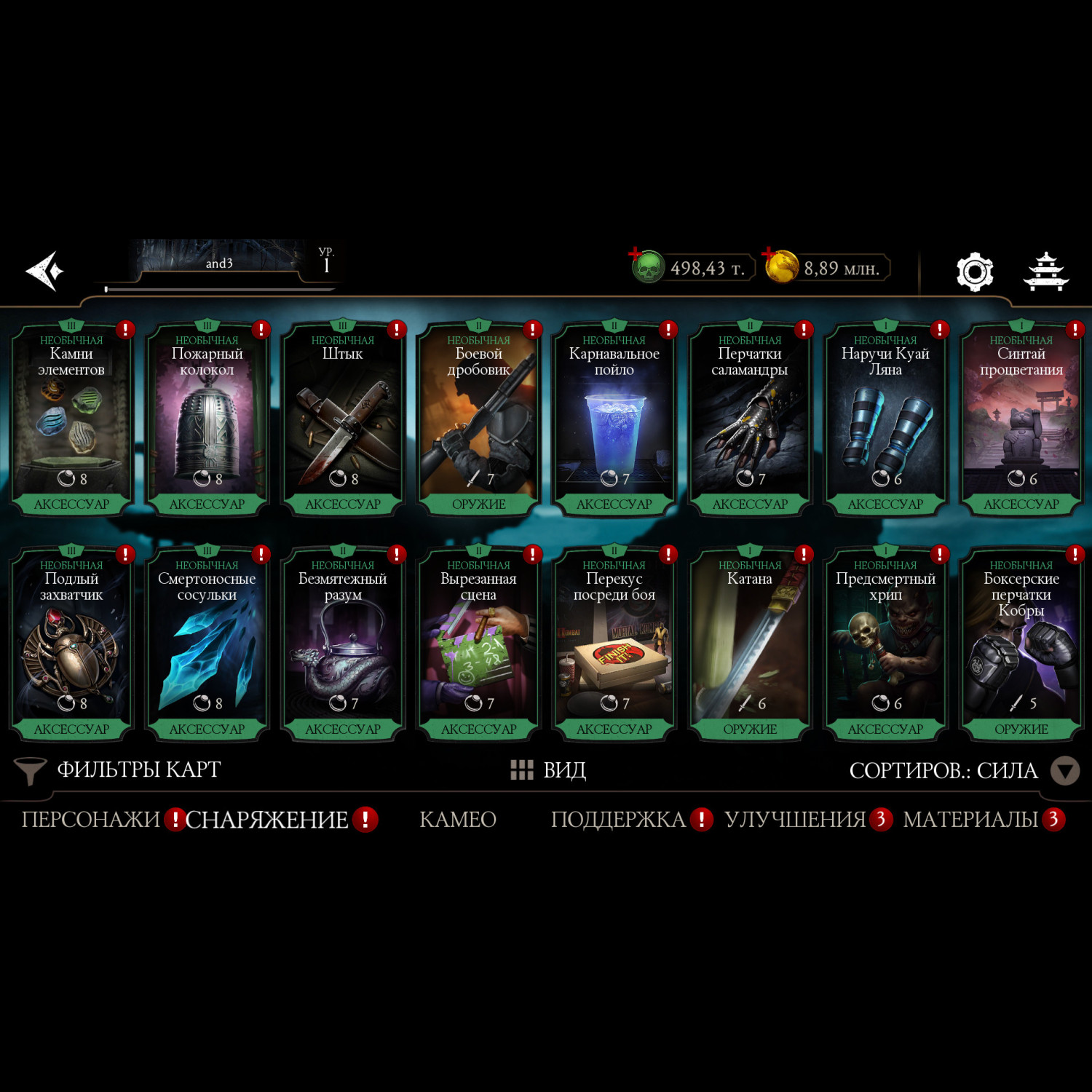
Task: Add more gold koins currency
Action: coord(780,266)
